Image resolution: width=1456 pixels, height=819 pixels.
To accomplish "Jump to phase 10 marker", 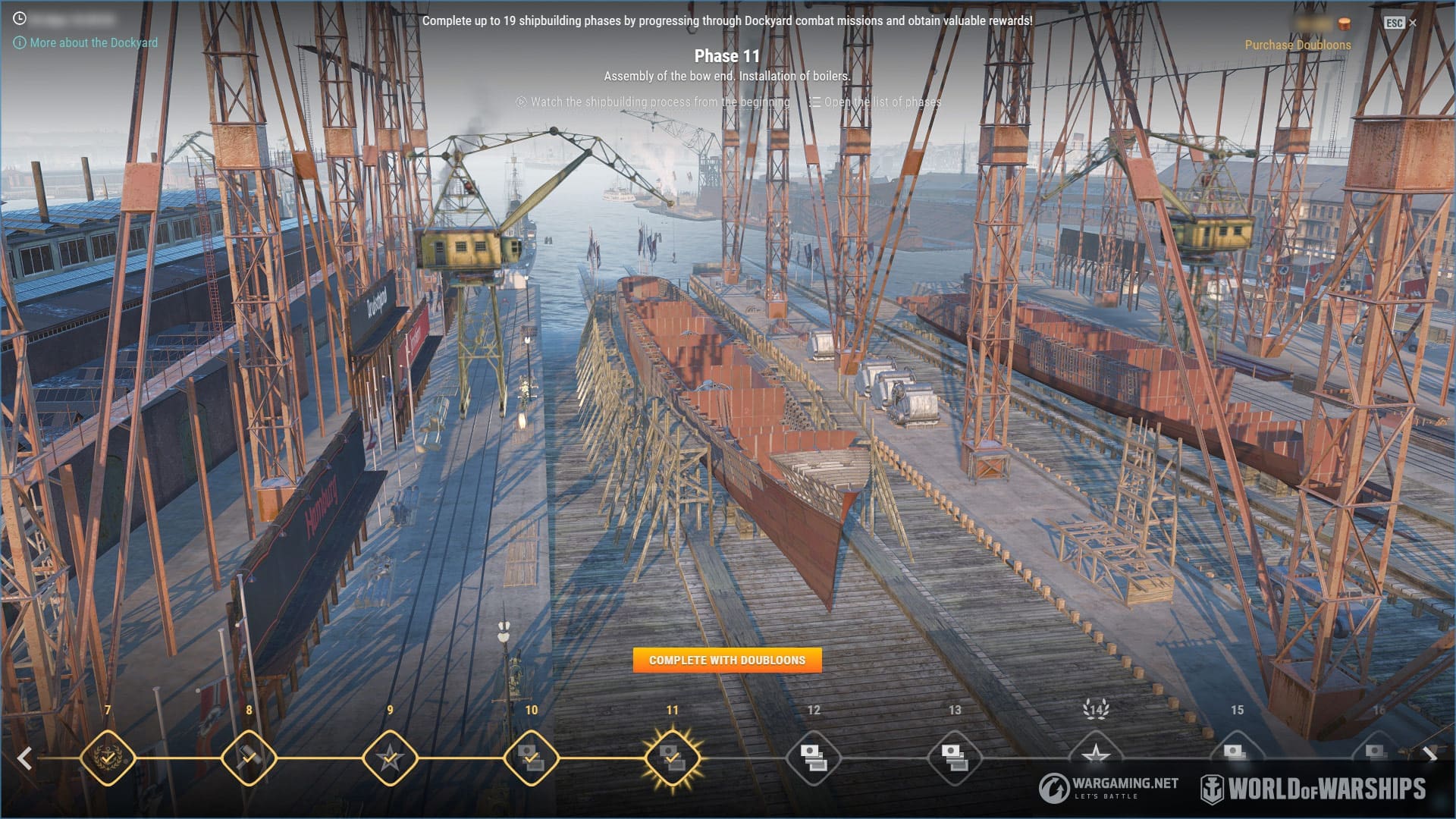I will [531, 757].
